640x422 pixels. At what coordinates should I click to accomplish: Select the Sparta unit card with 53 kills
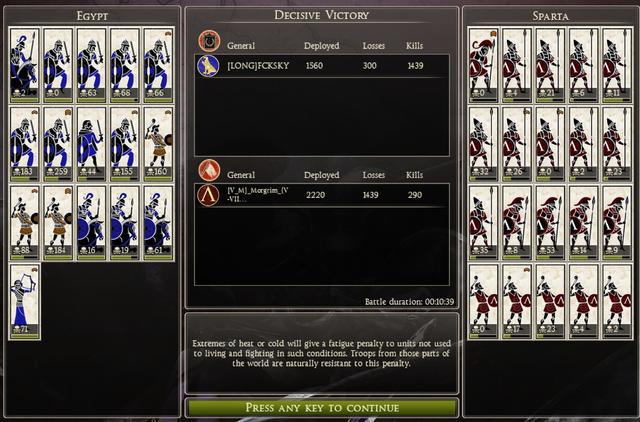[x=551, y=220]
